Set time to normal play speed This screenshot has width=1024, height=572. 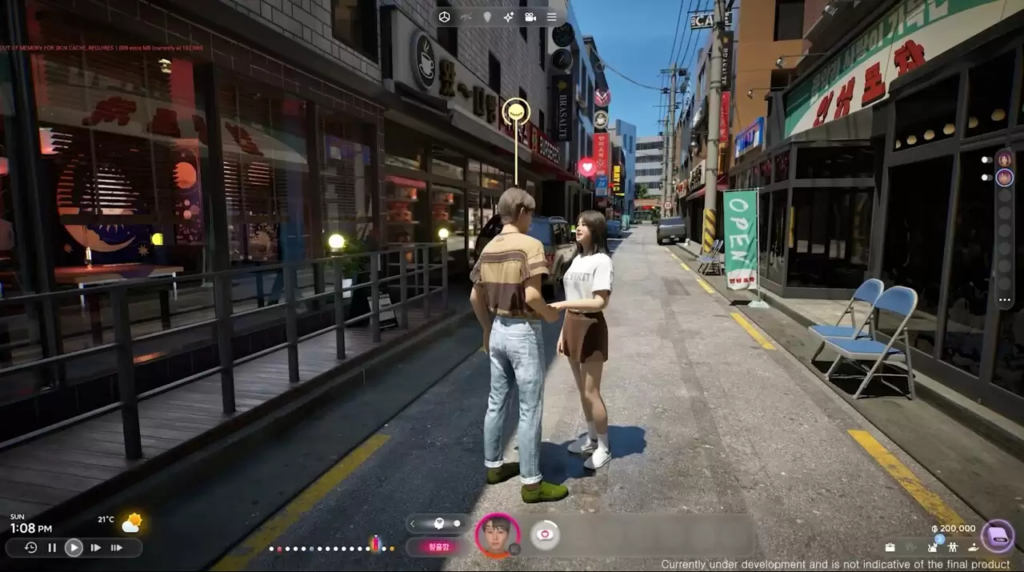74,548
